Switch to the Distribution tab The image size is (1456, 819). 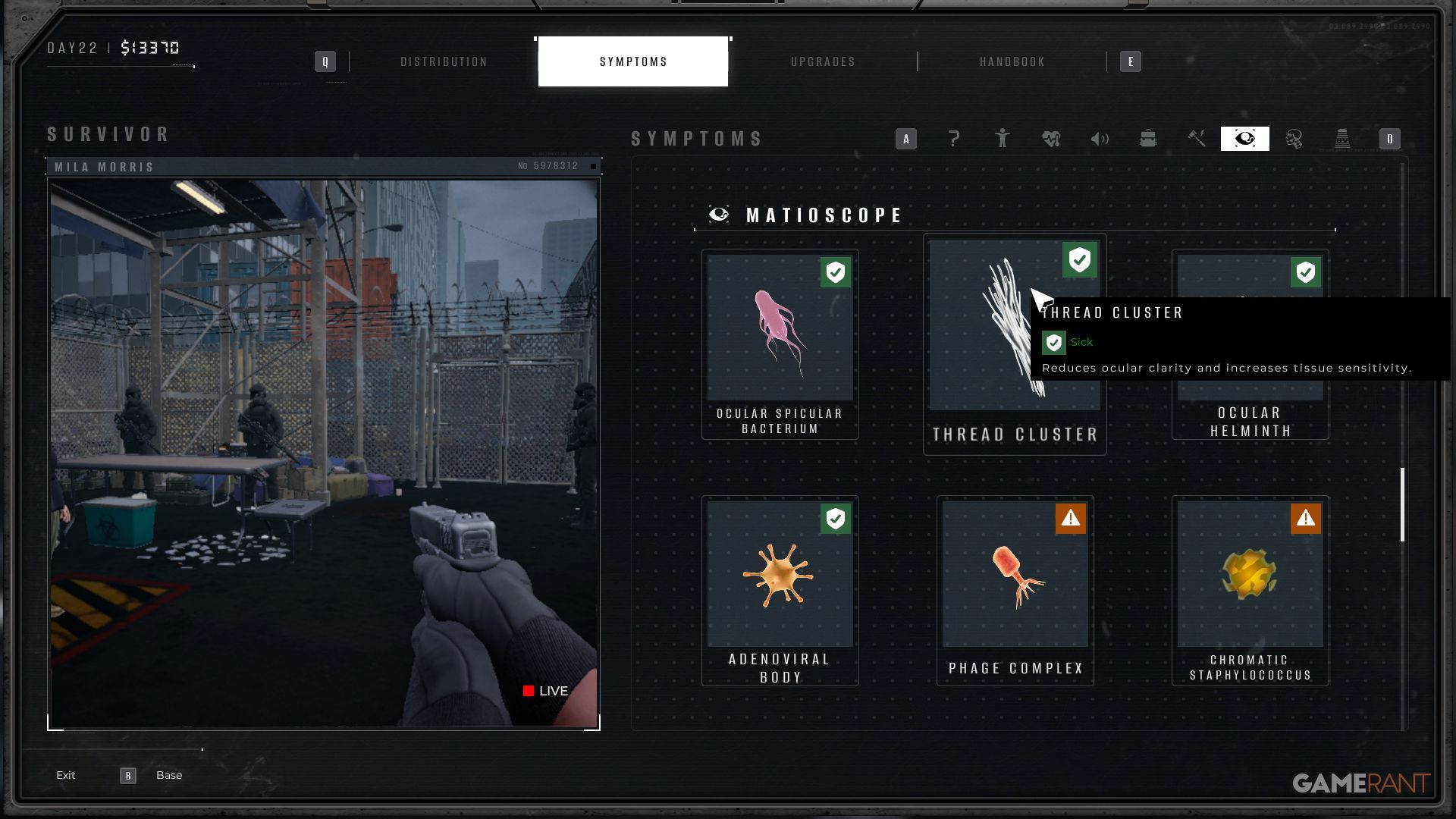444,61
